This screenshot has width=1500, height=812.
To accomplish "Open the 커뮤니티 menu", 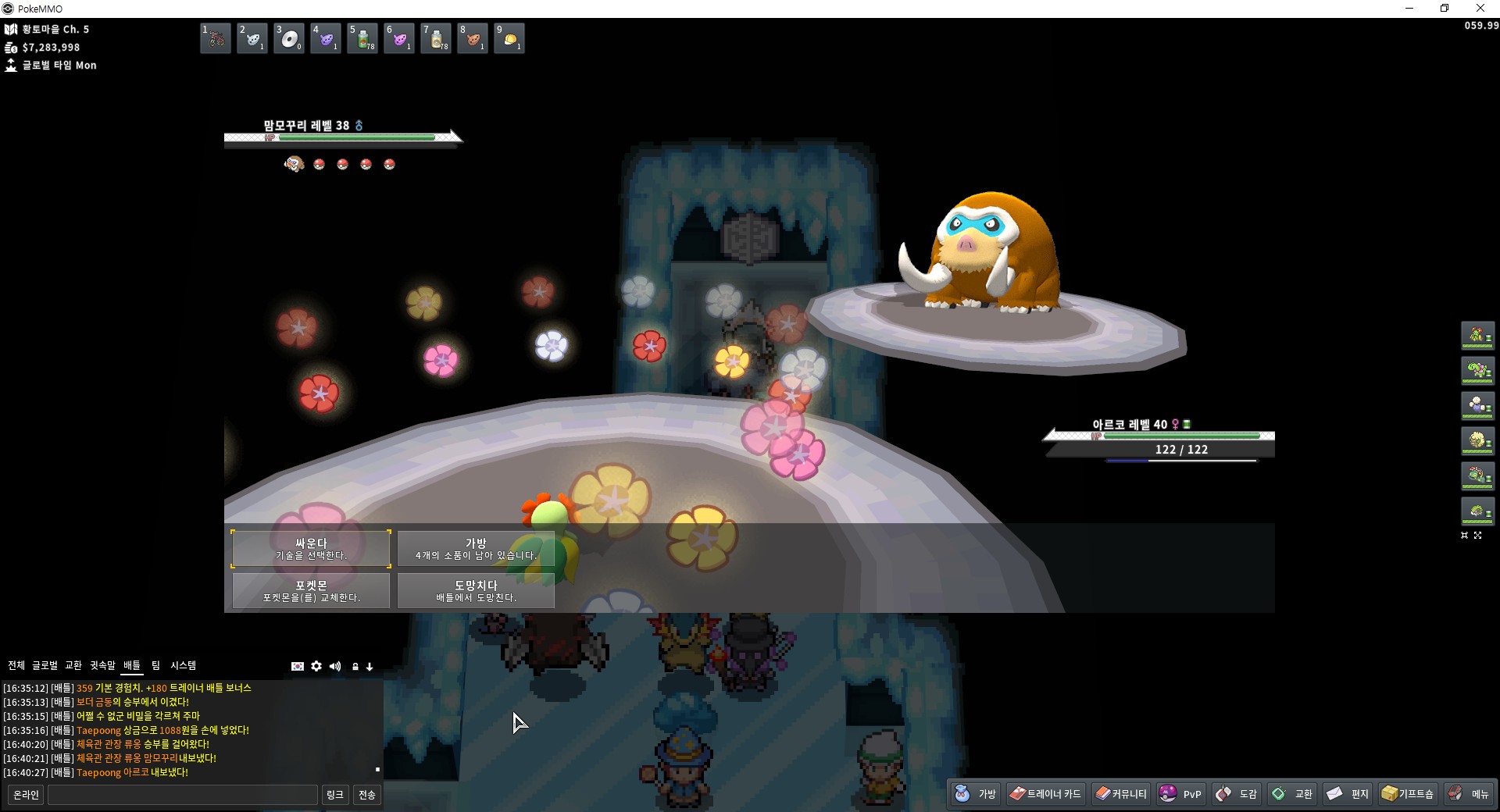I will (x=1121, y=794).
